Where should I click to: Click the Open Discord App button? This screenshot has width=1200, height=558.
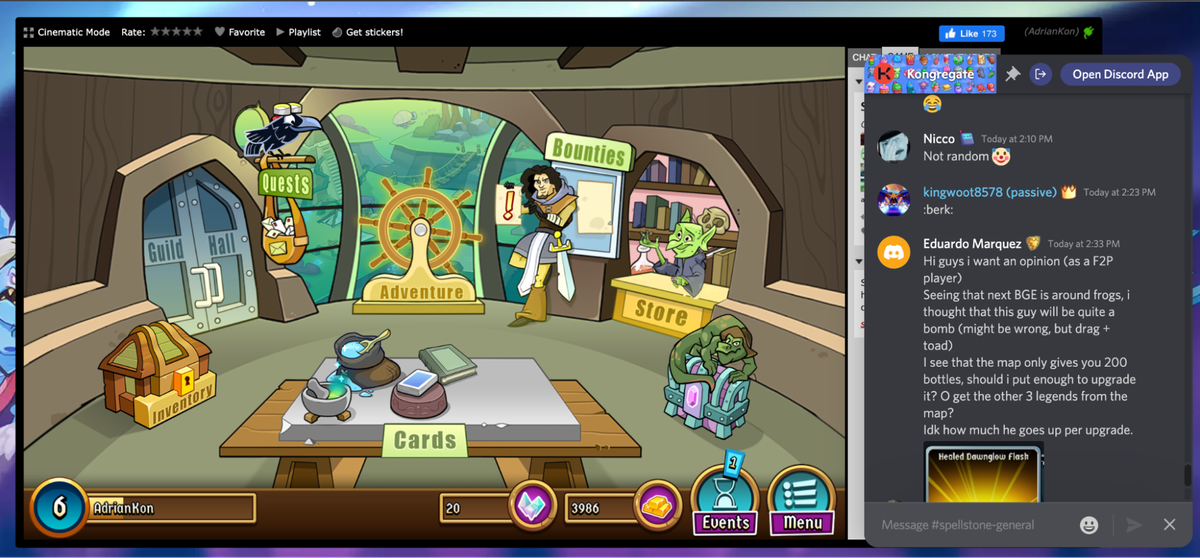click(x=1120, y=74)
